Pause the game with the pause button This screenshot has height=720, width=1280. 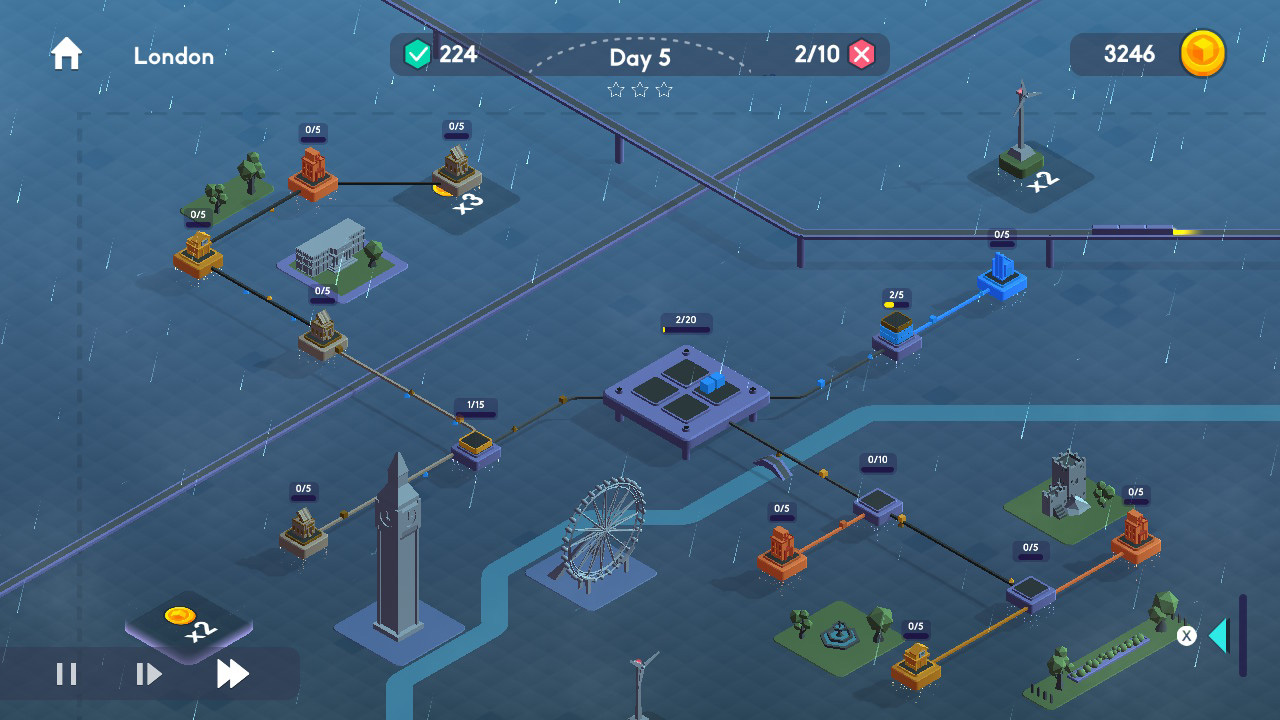(64, 676)
